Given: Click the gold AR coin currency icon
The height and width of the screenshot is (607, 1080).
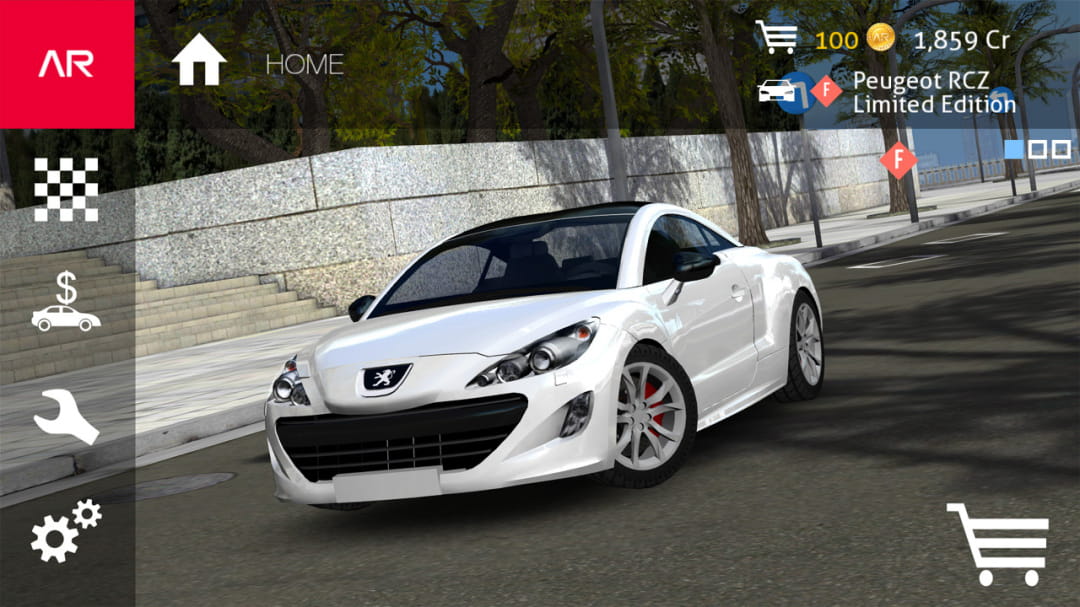Looking at the screenshot, I should pos(880,38).
